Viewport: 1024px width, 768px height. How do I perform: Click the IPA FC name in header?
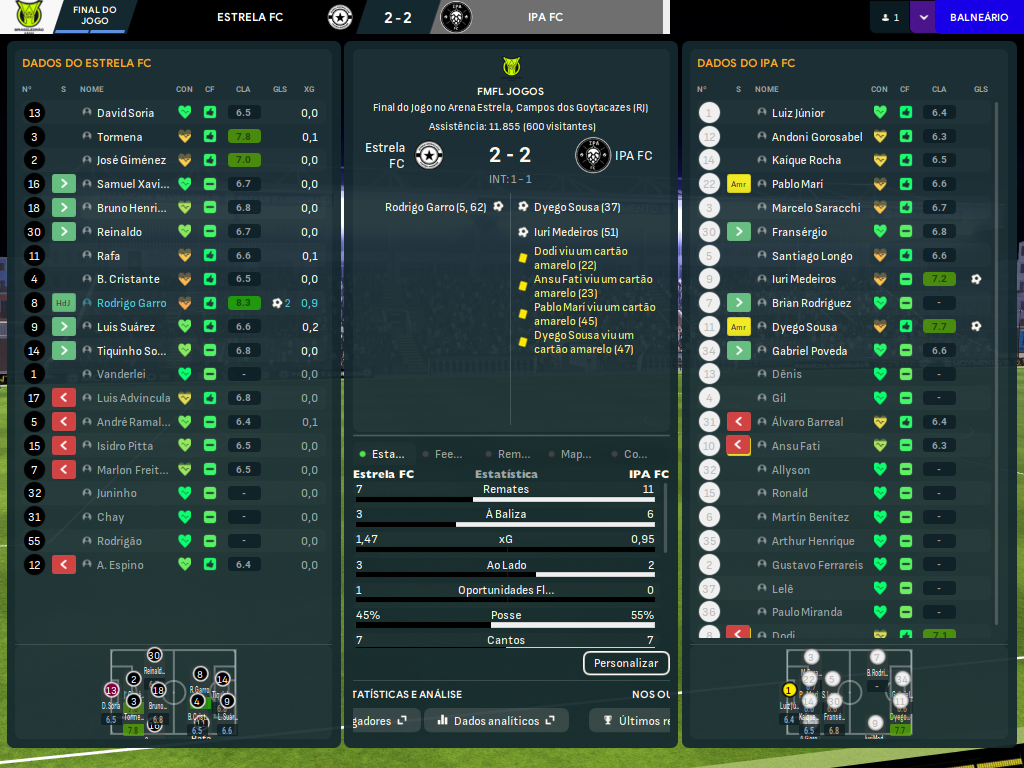pyautogui.click(x=545, y=17)
